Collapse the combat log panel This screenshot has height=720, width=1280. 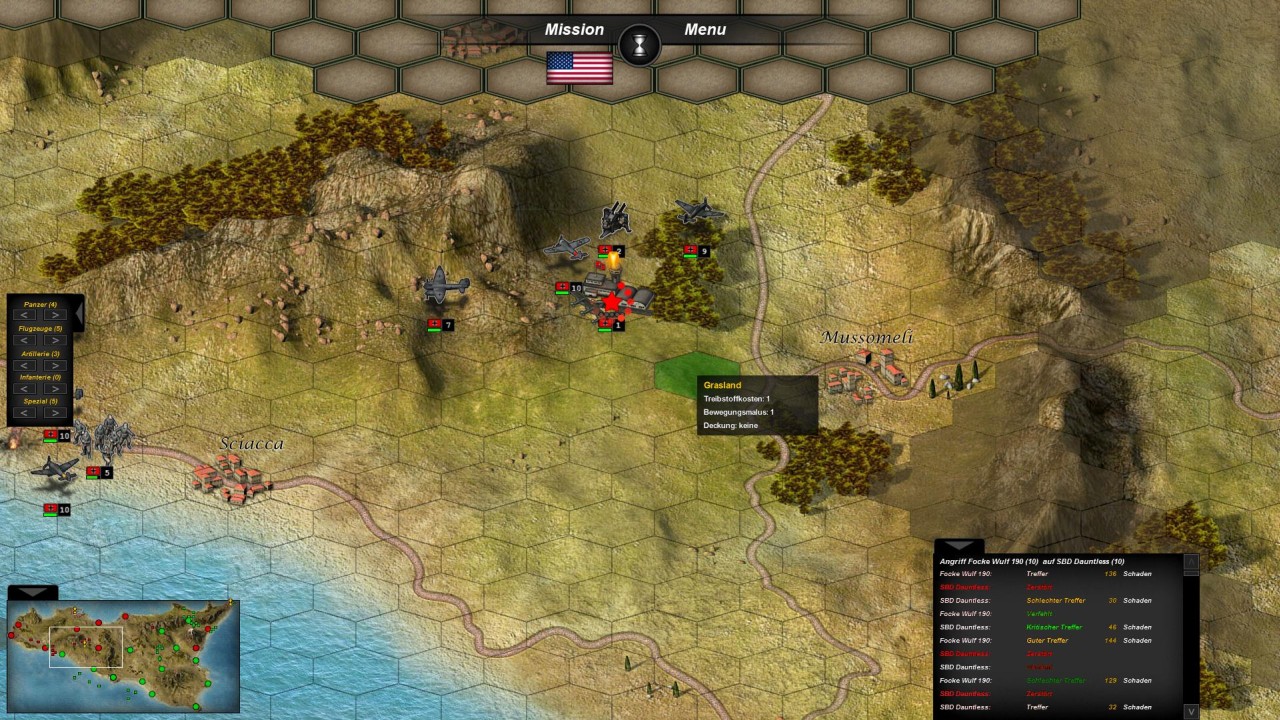coord(958,546)
